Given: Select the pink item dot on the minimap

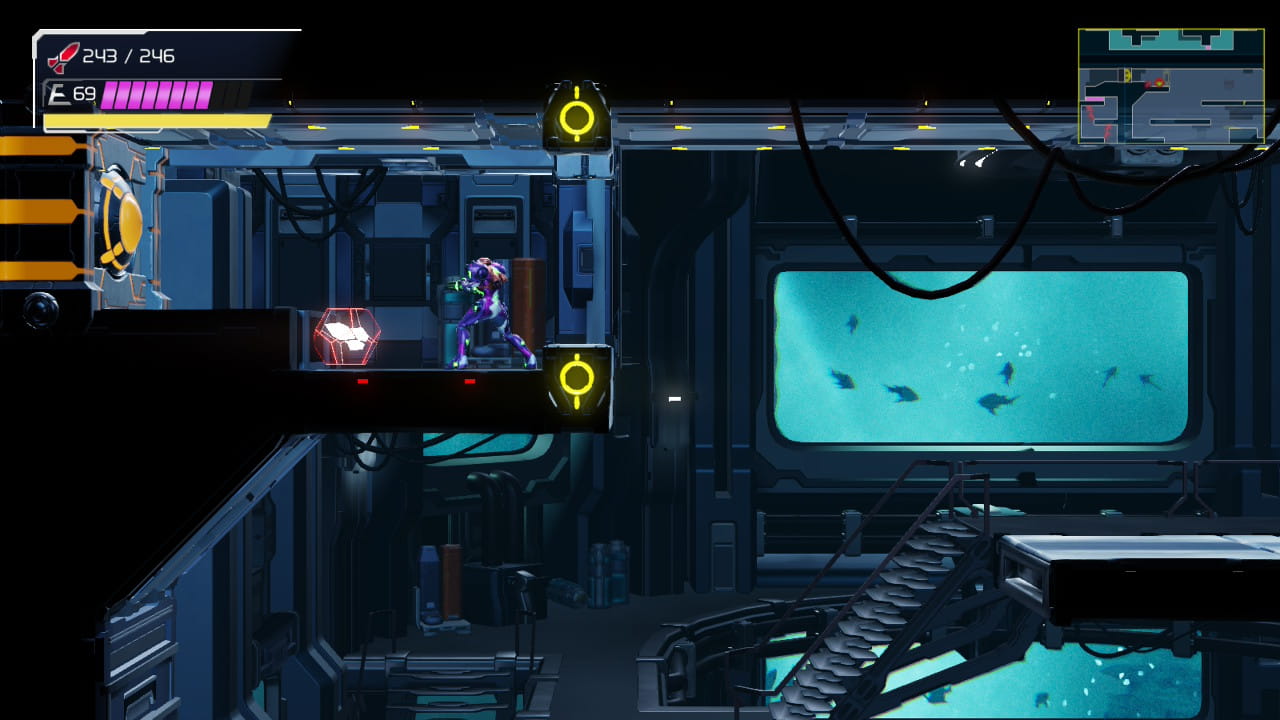Looking at the screenshot, I should point(1208,46).
